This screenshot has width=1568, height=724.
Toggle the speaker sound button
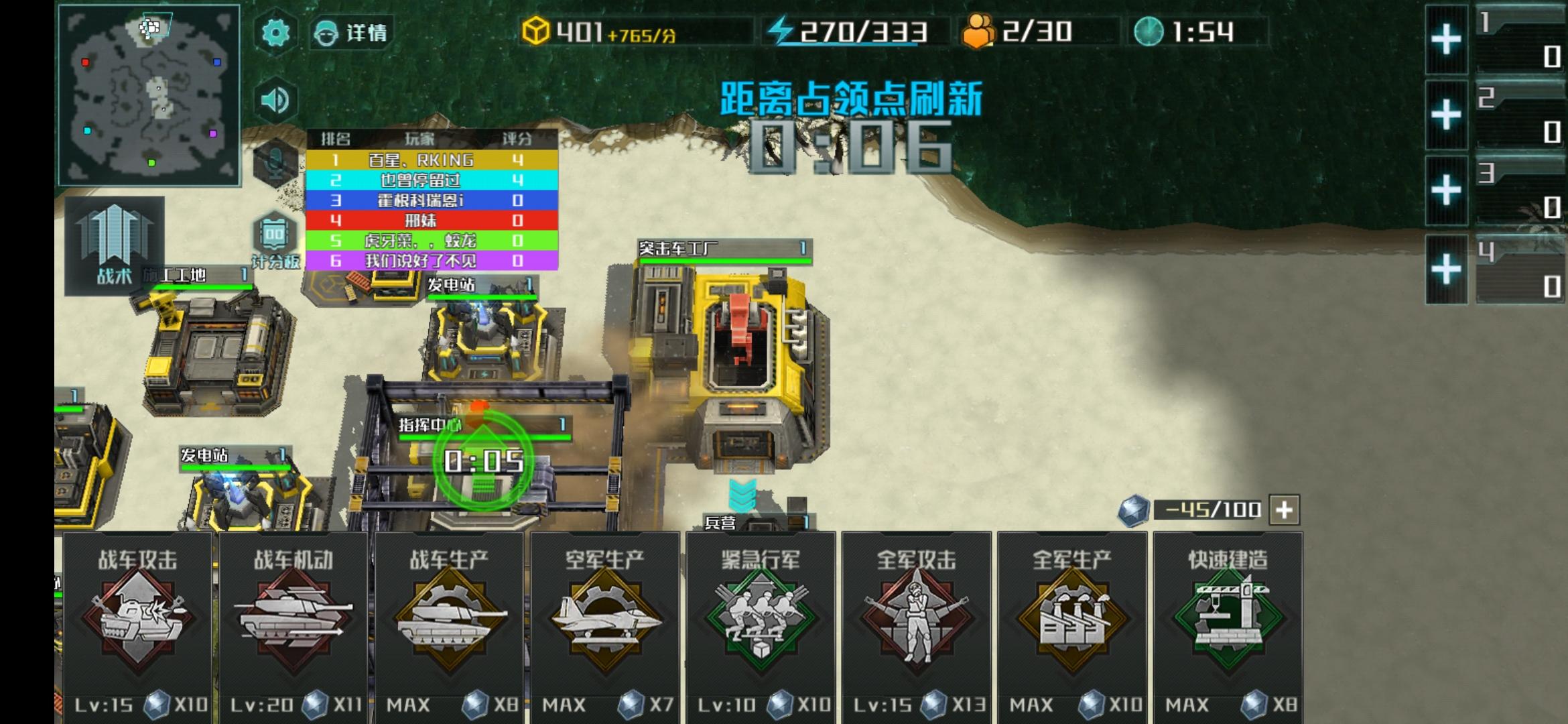tap(275, 101)
